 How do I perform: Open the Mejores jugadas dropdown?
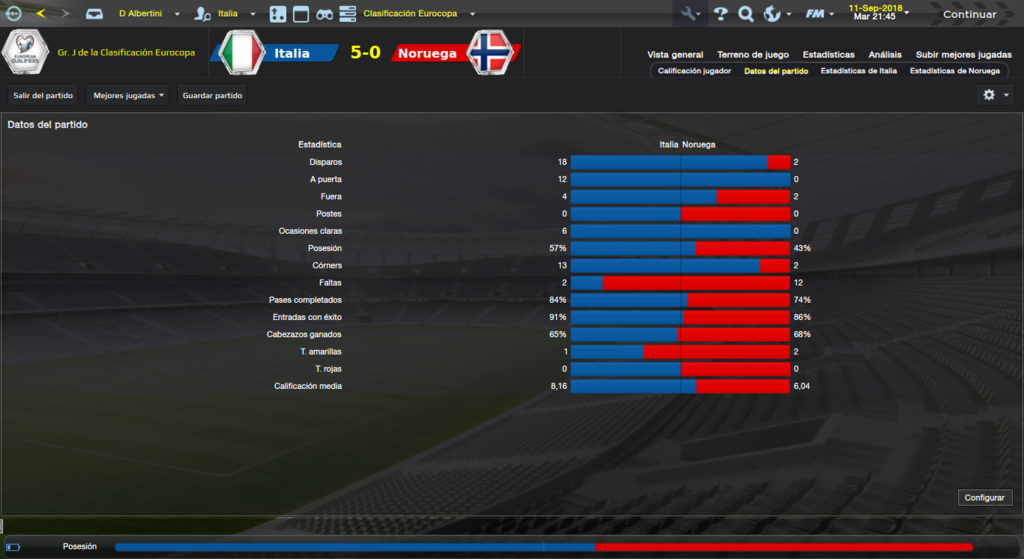coord(128,96)
